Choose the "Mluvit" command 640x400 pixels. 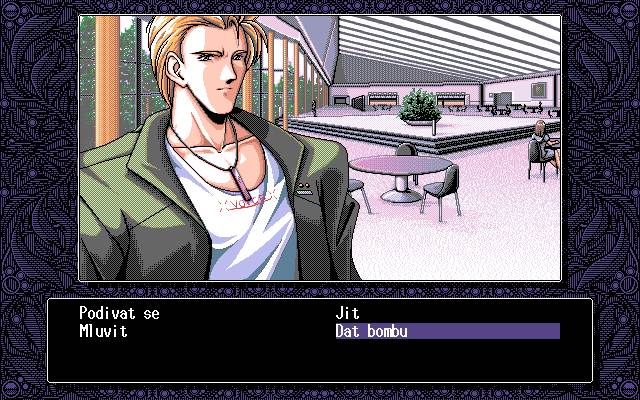[x=104, y=331]
